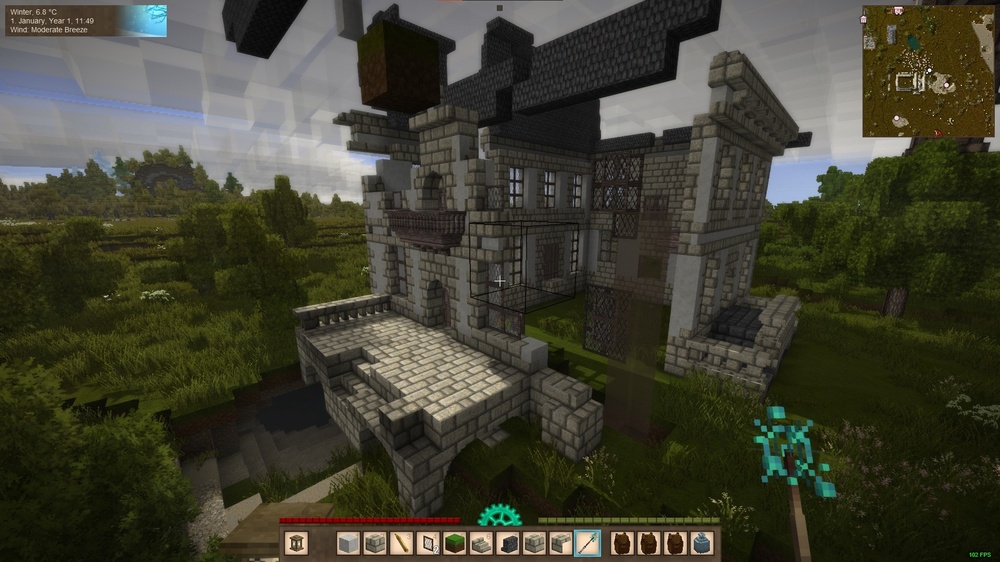Screen dimensions: 1000x562
Task: Select the dark stone brick block slot
Action: (508, 543)
